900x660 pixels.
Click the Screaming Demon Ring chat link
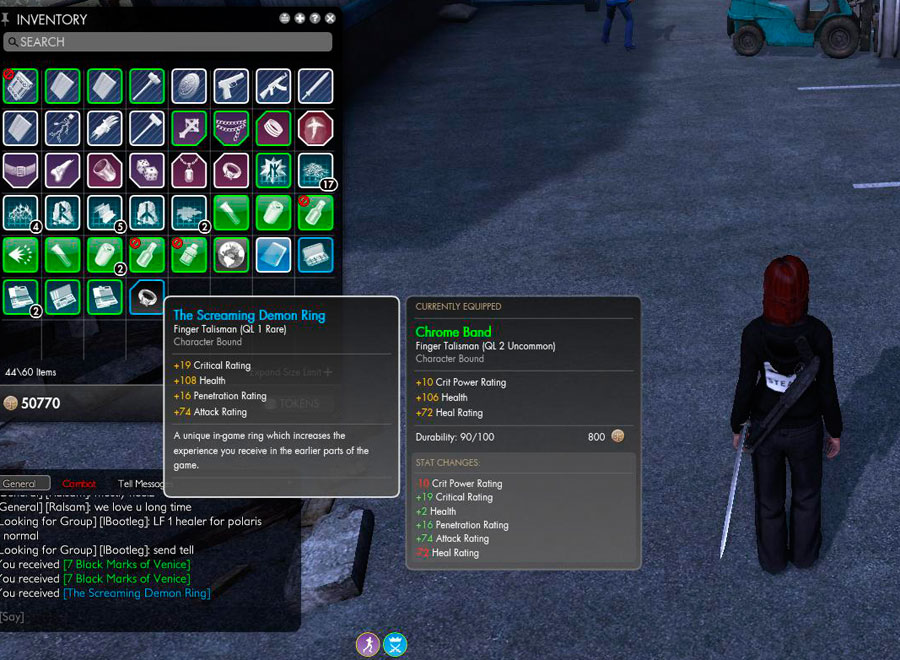pos(137,593)
